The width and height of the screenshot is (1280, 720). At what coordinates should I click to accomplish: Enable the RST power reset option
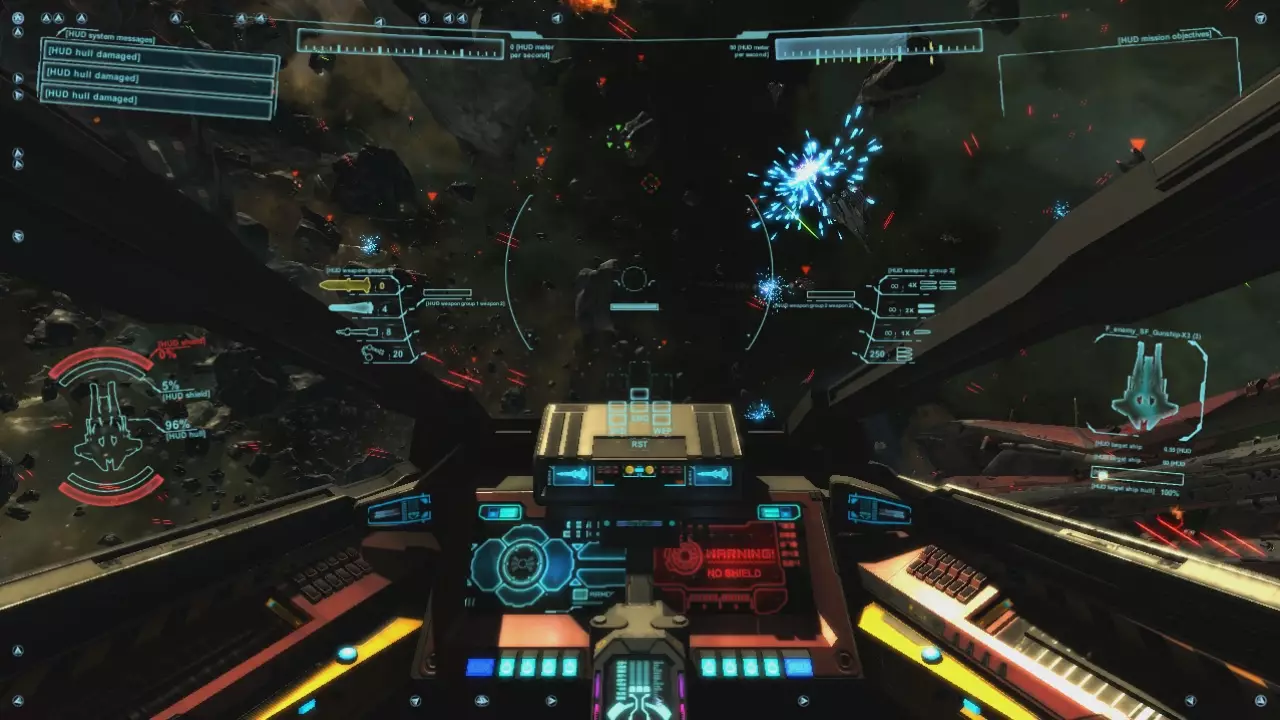640,444
